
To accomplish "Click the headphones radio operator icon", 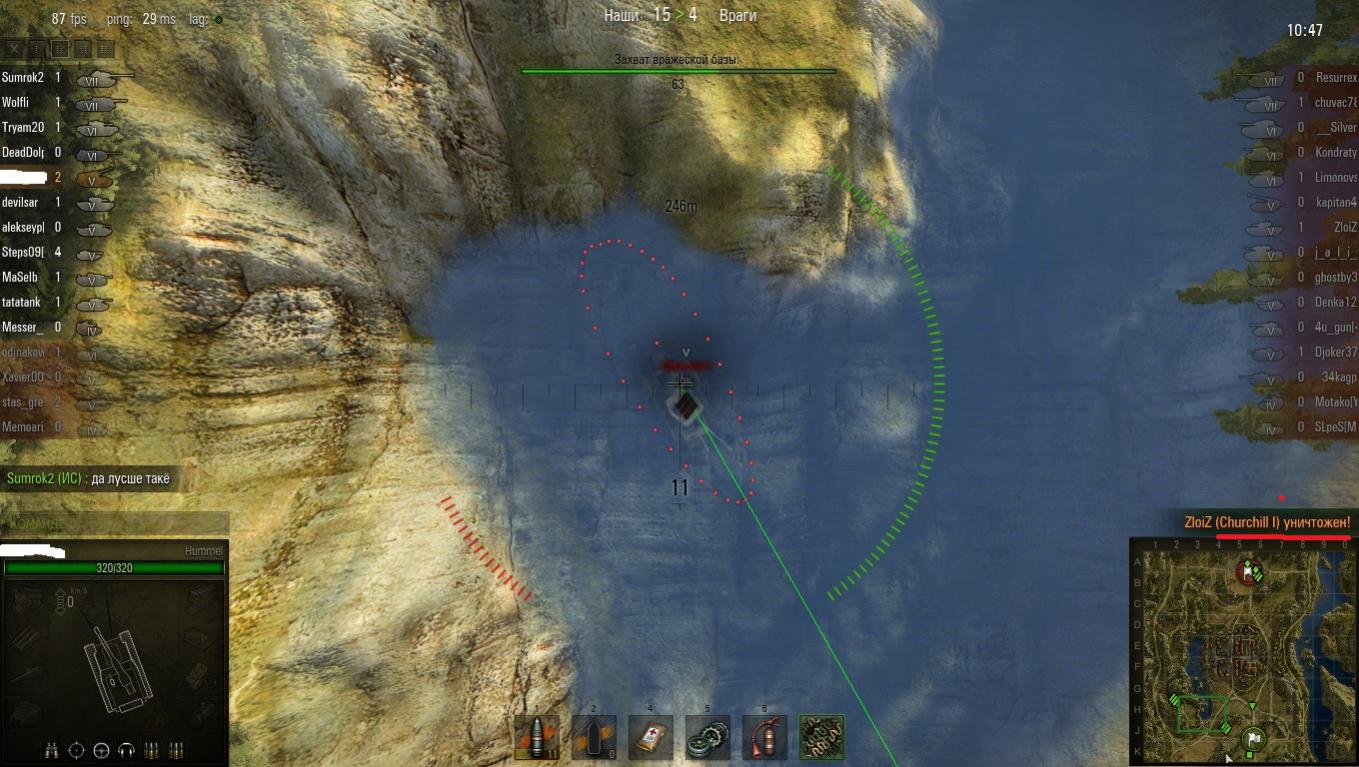I will point(126,749).
